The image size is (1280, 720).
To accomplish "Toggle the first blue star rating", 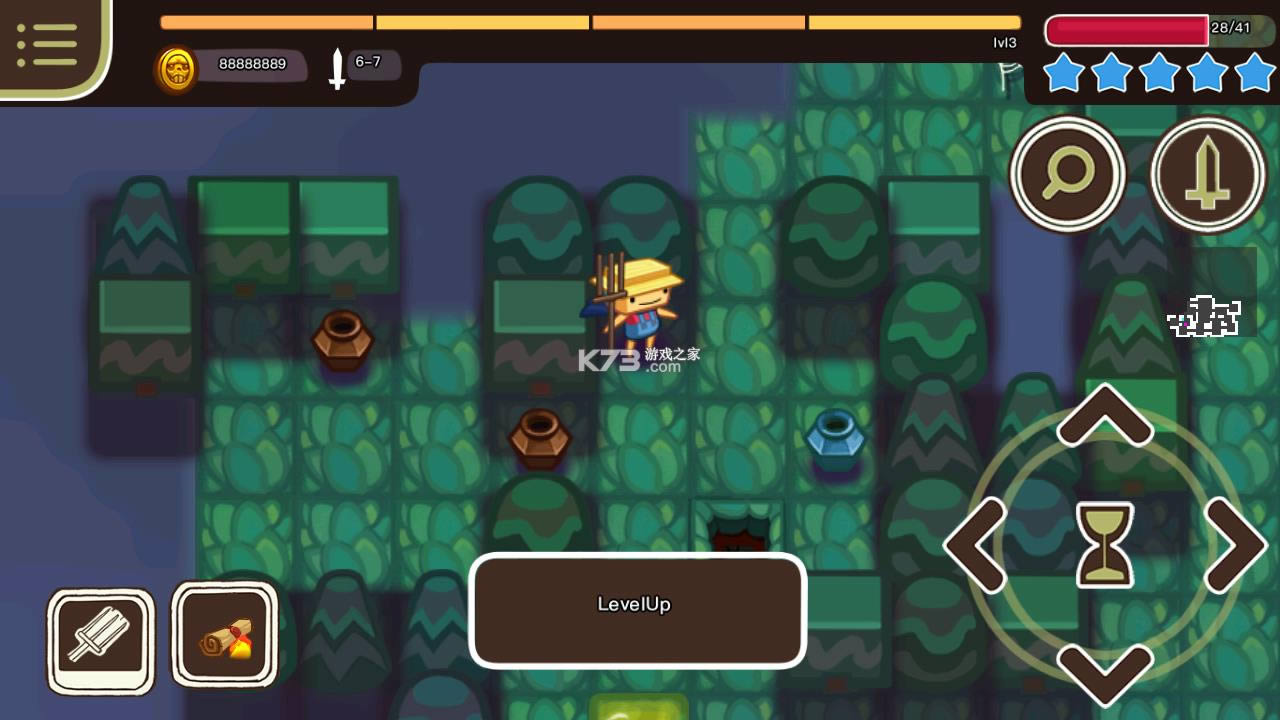I will 1063,73.
